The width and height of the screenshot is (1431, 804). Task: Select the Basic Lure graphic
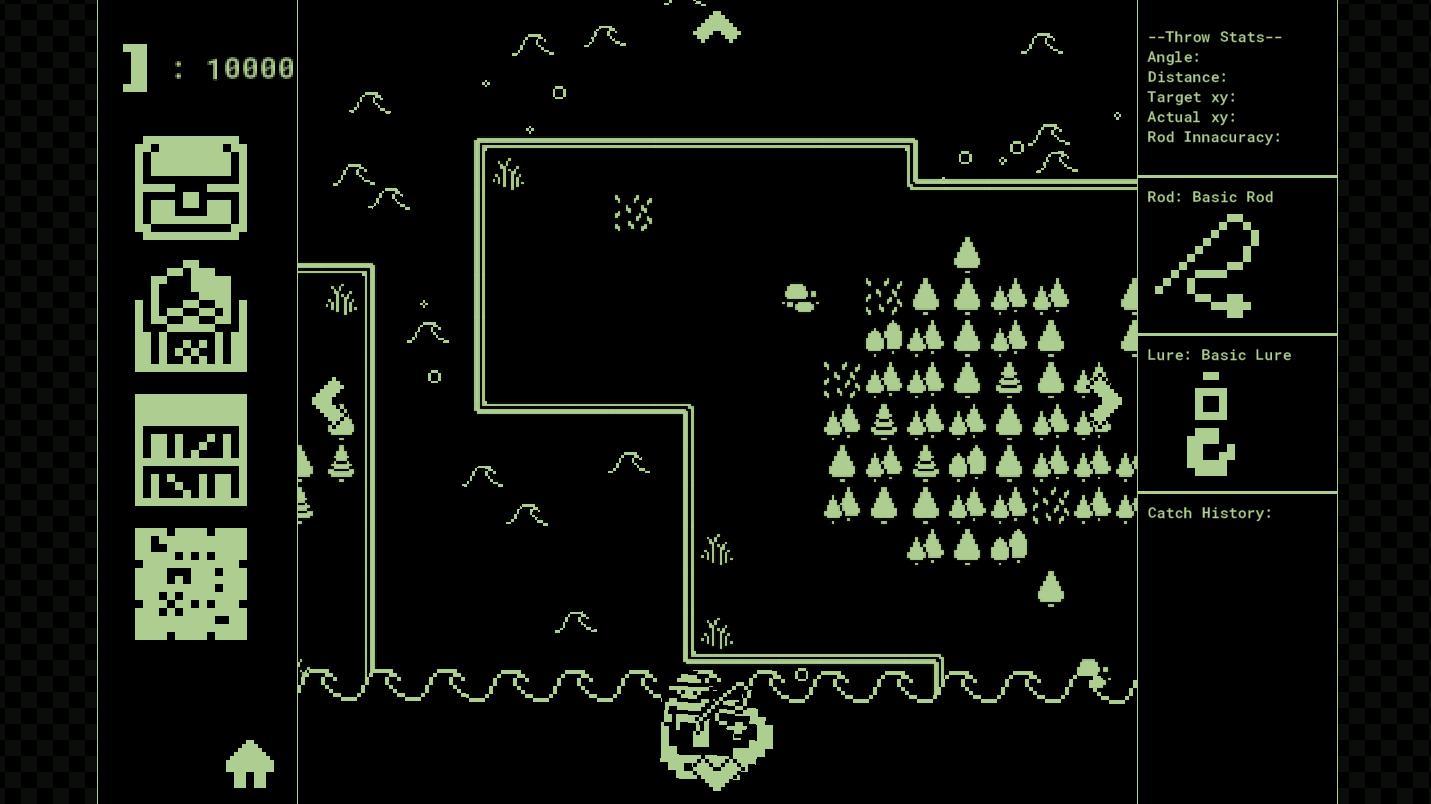(1210, 420)
